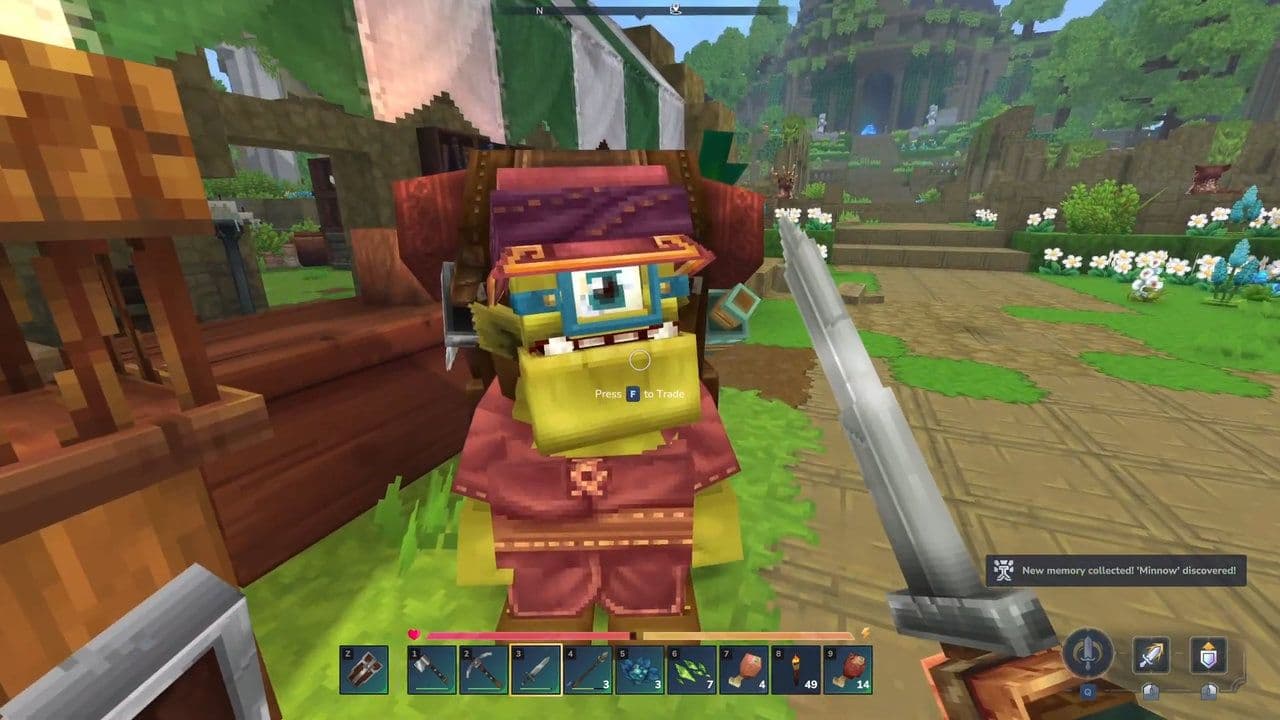Click the heart icon beside the health bar
The width and height of the screenshot is (1280, 720).
coord(413,633)
